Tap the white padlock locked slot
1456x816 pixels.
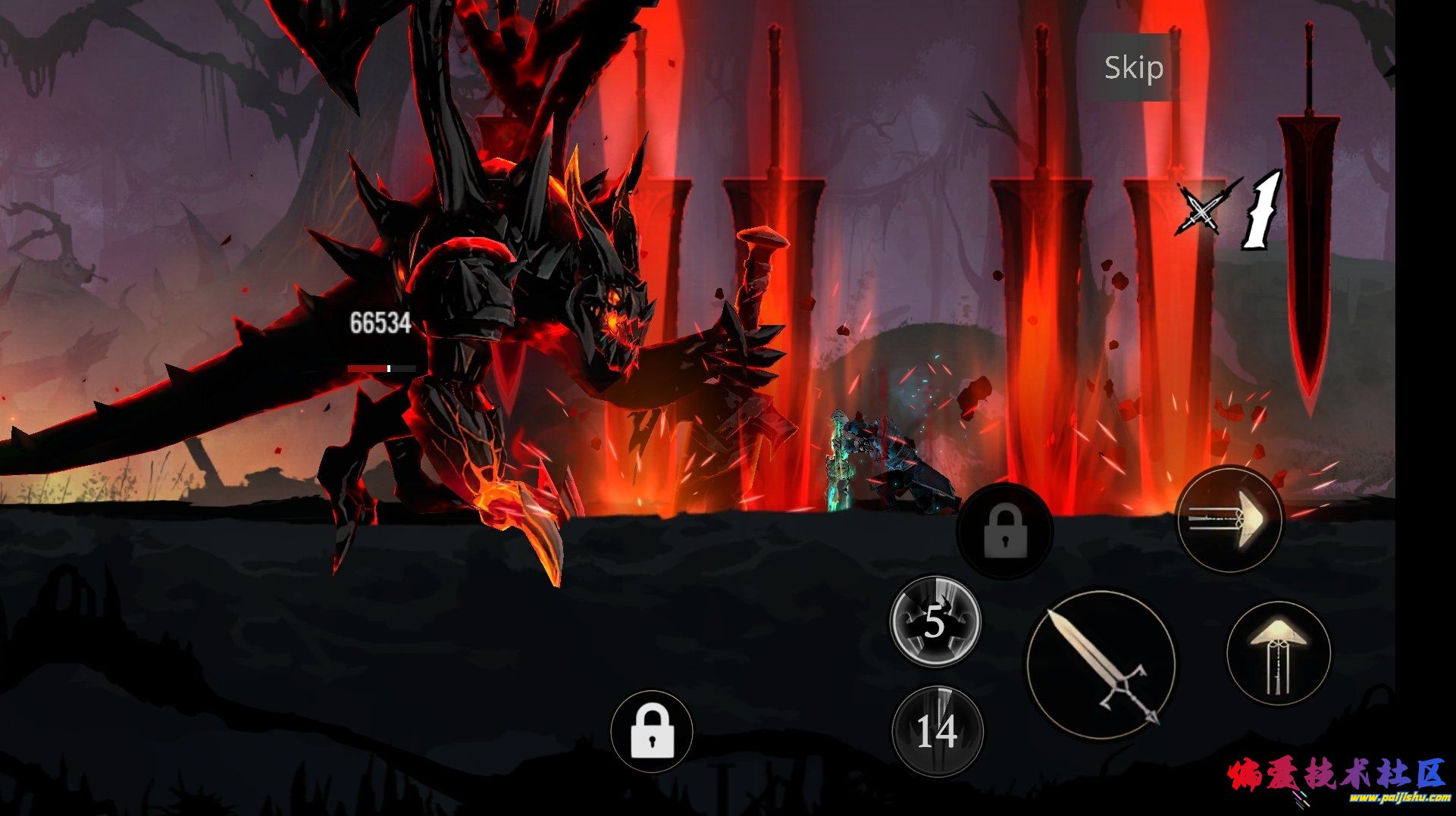pos(652,731)
